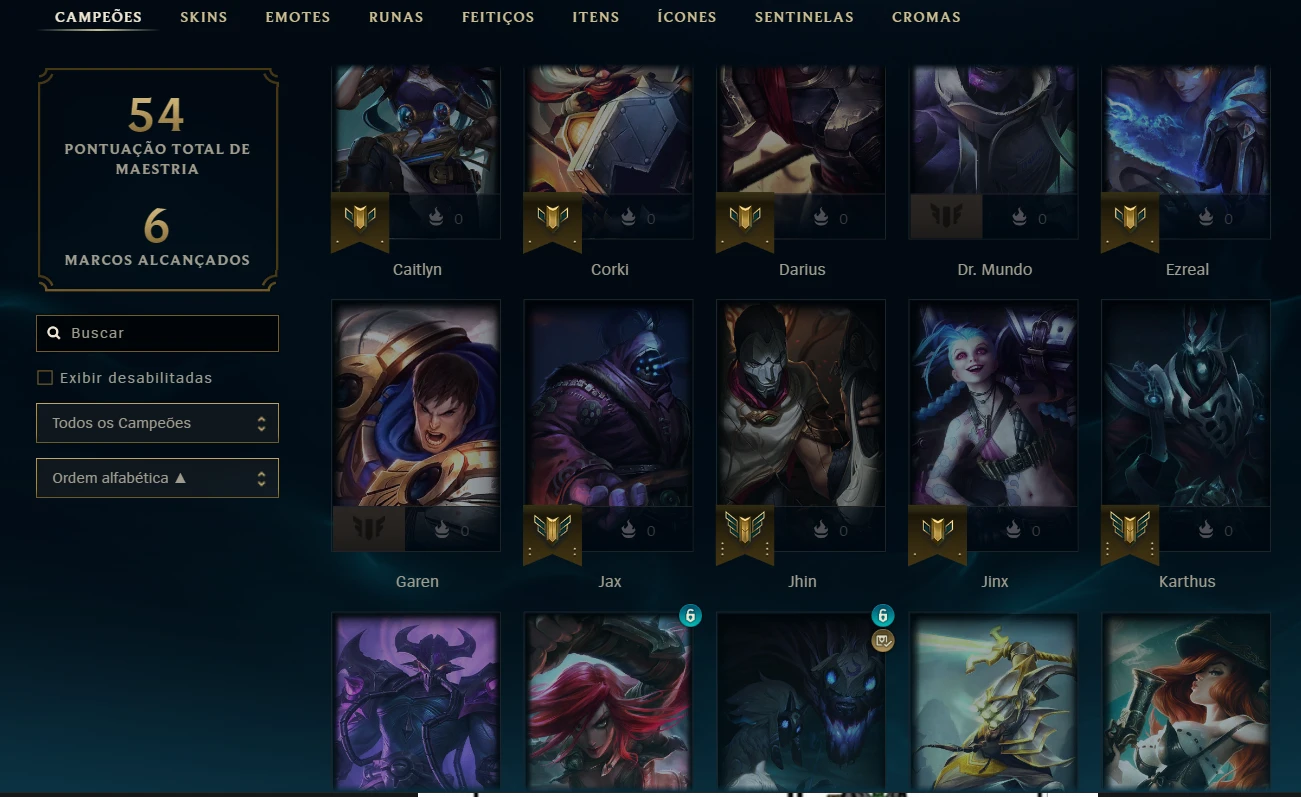Click Jinx's mastery crest icon
The width and height of the screenshot is (1301, 797).
(937, 533)
